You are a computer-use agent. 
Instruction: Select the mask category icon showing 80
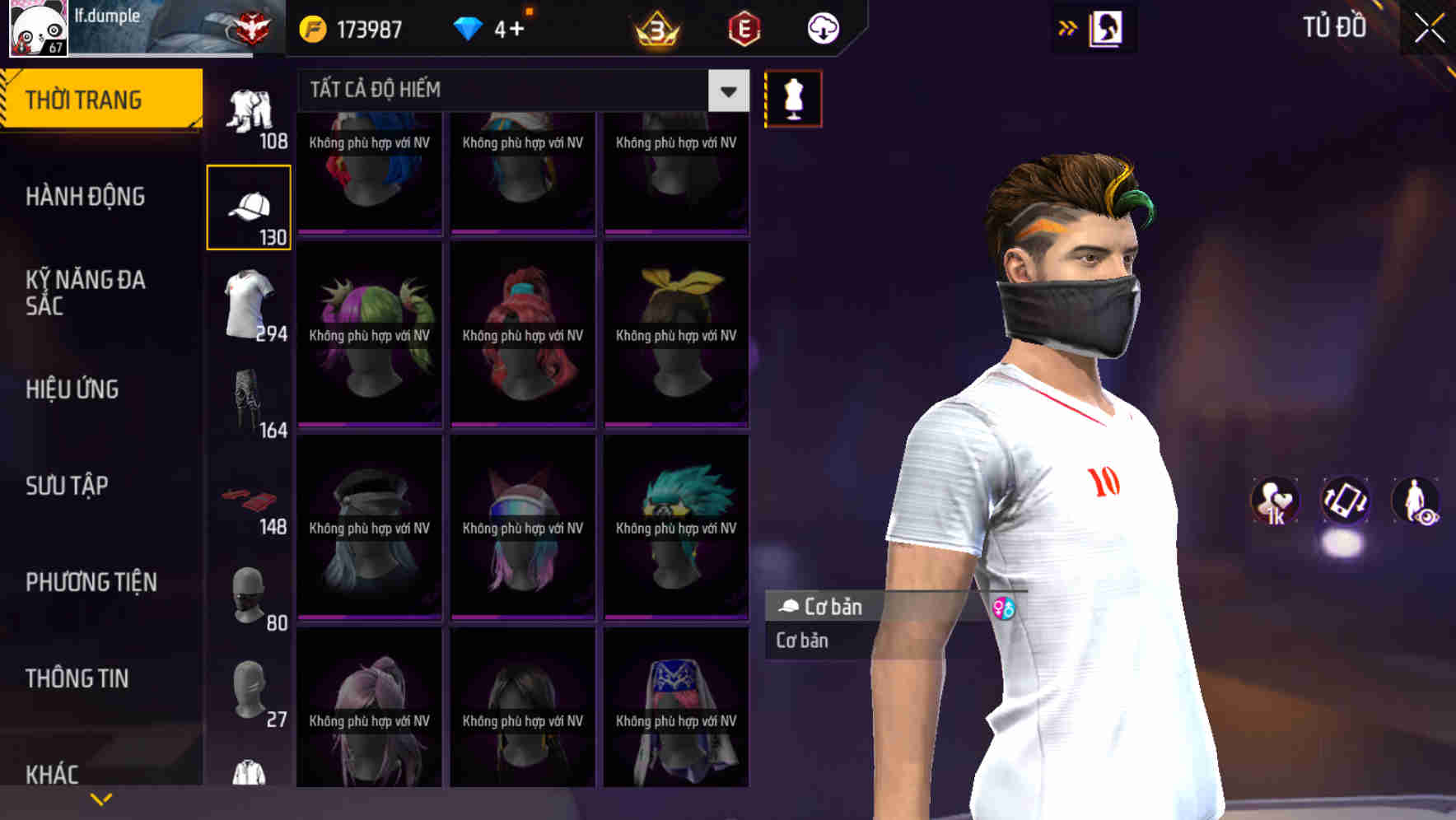point(249,594)
